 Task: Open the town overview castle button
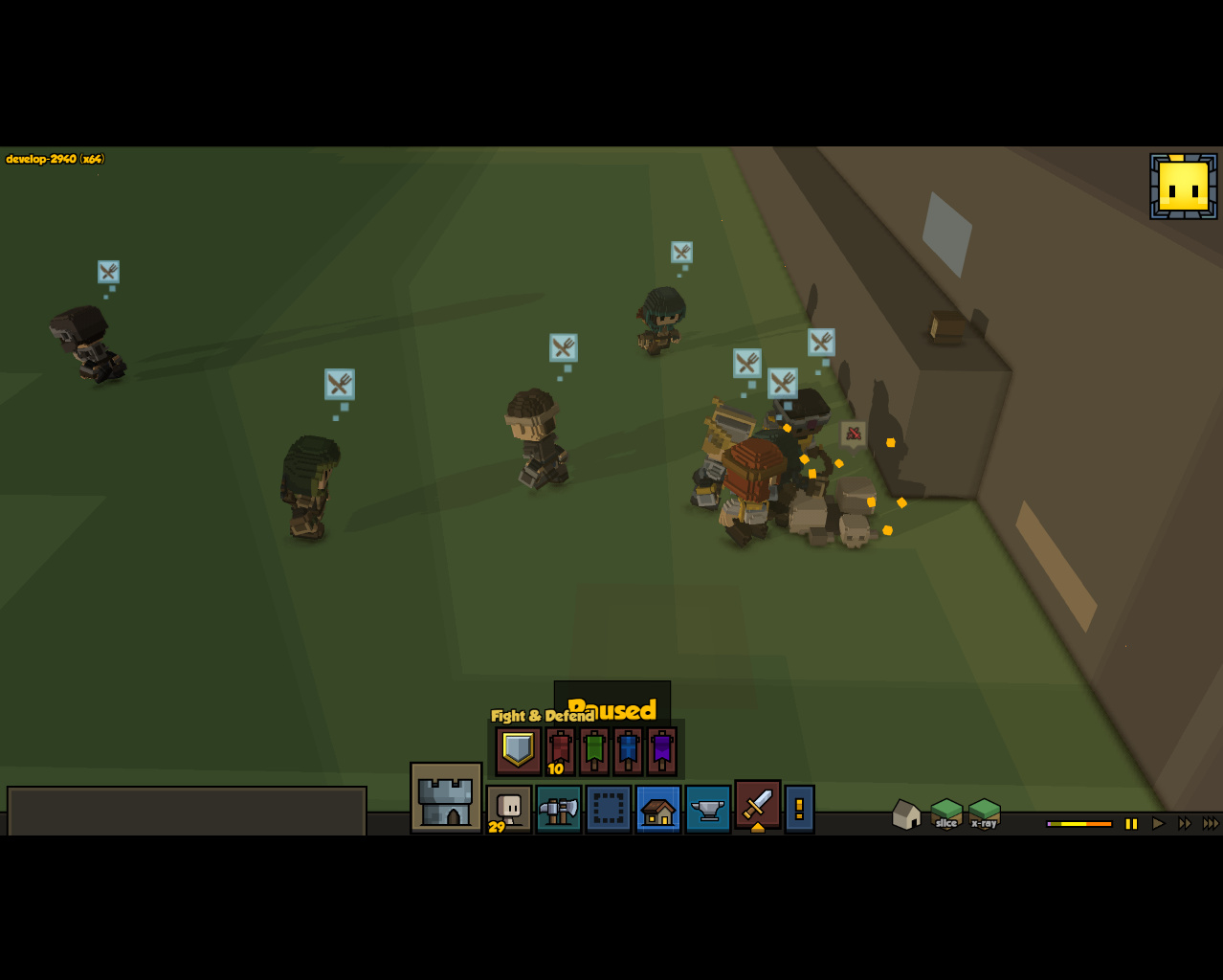pyautogui.click(x=446, y=798)
